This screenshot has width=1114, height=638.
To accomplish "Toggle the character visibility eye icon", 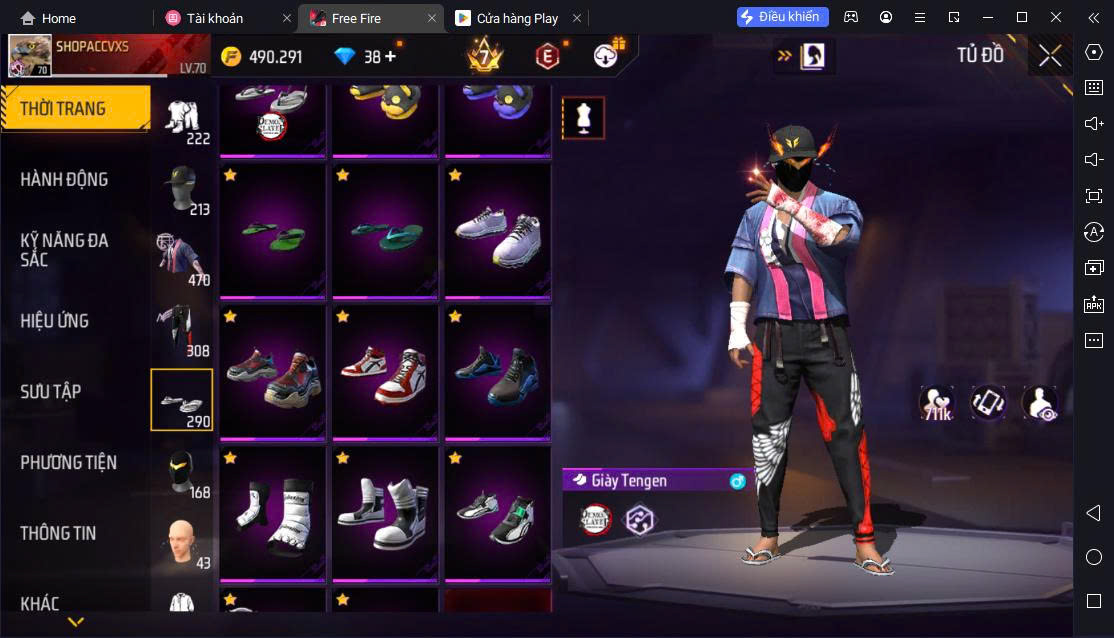I will 1040,403.
